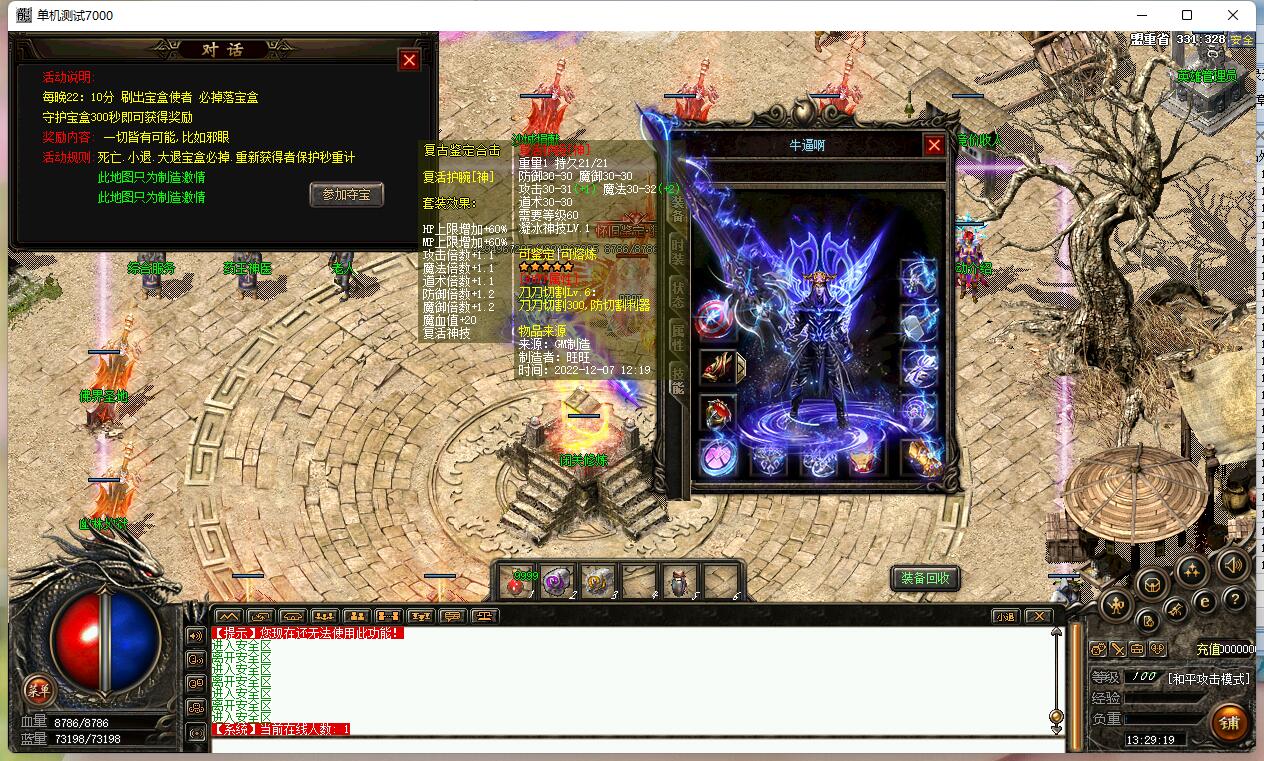Viewport: 1264px width, 761px height.
Task: Click the Iron Man helmet equipment slot
Action: point(865,459)
